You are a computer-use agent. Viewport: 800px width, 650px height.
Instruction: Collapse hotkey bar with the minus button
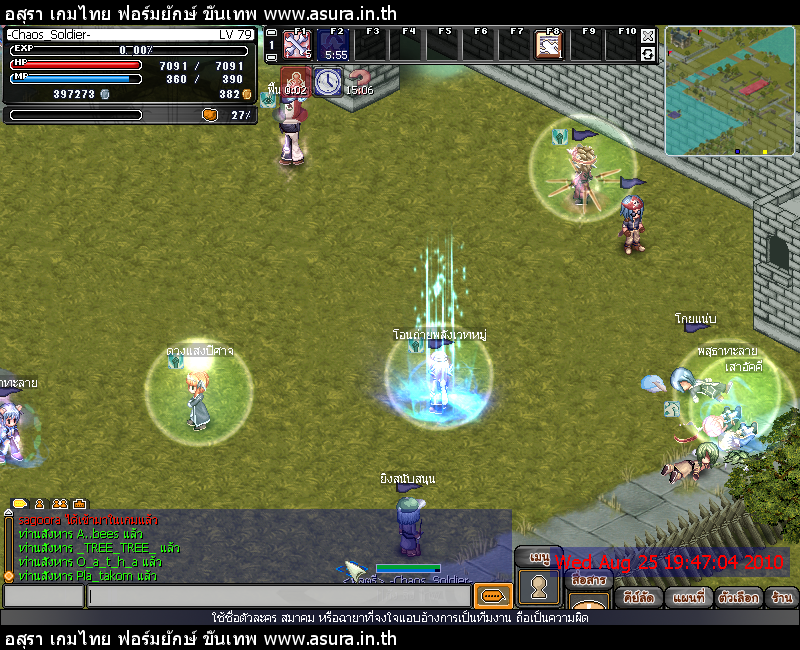click(x=271, y=32)
